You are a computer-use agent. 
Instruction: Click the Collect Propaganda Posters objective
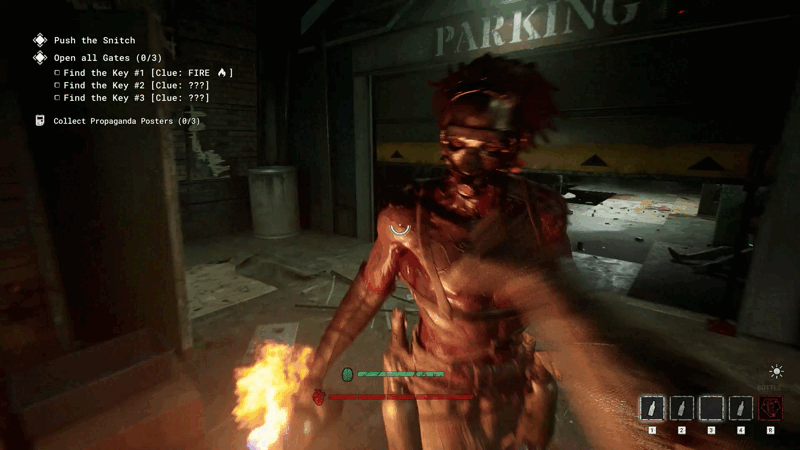point(127,121)
